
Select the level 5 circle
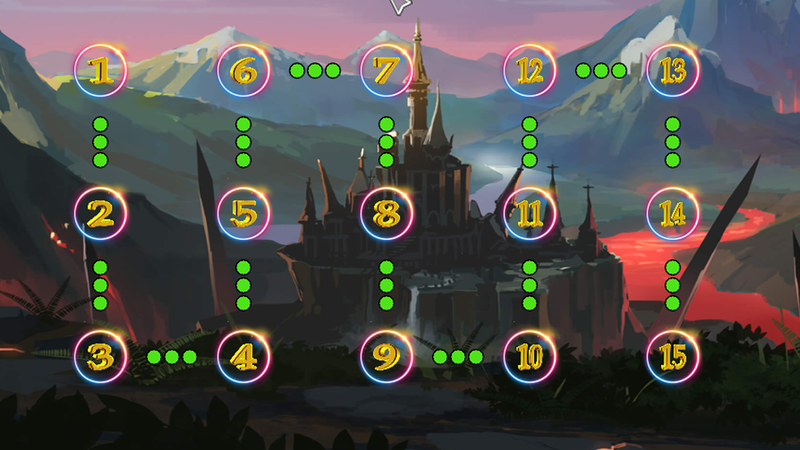tap(243, 213)
